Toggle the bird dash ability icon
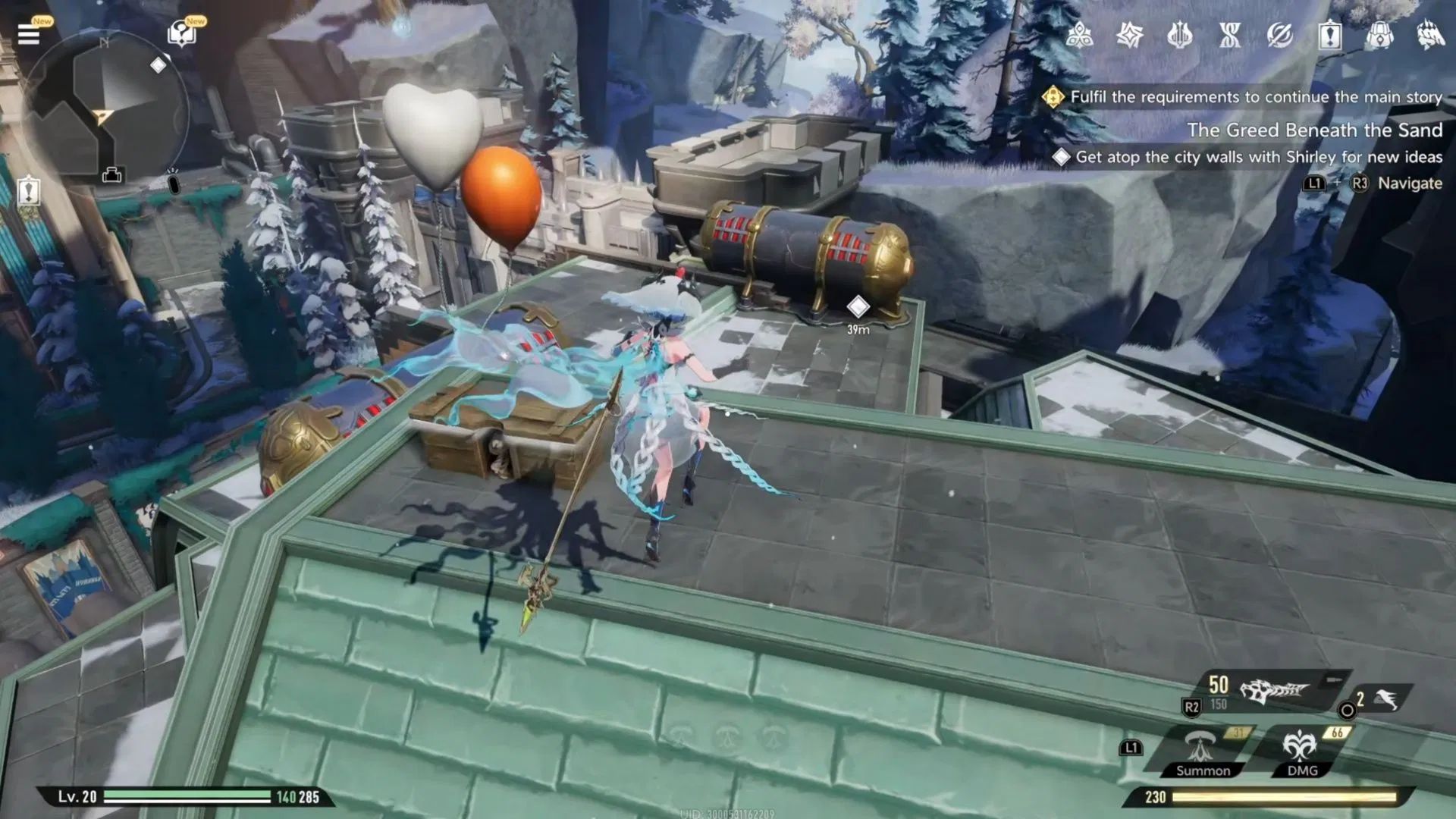Screen dimensions: 1456x819 coord(1386,700)
